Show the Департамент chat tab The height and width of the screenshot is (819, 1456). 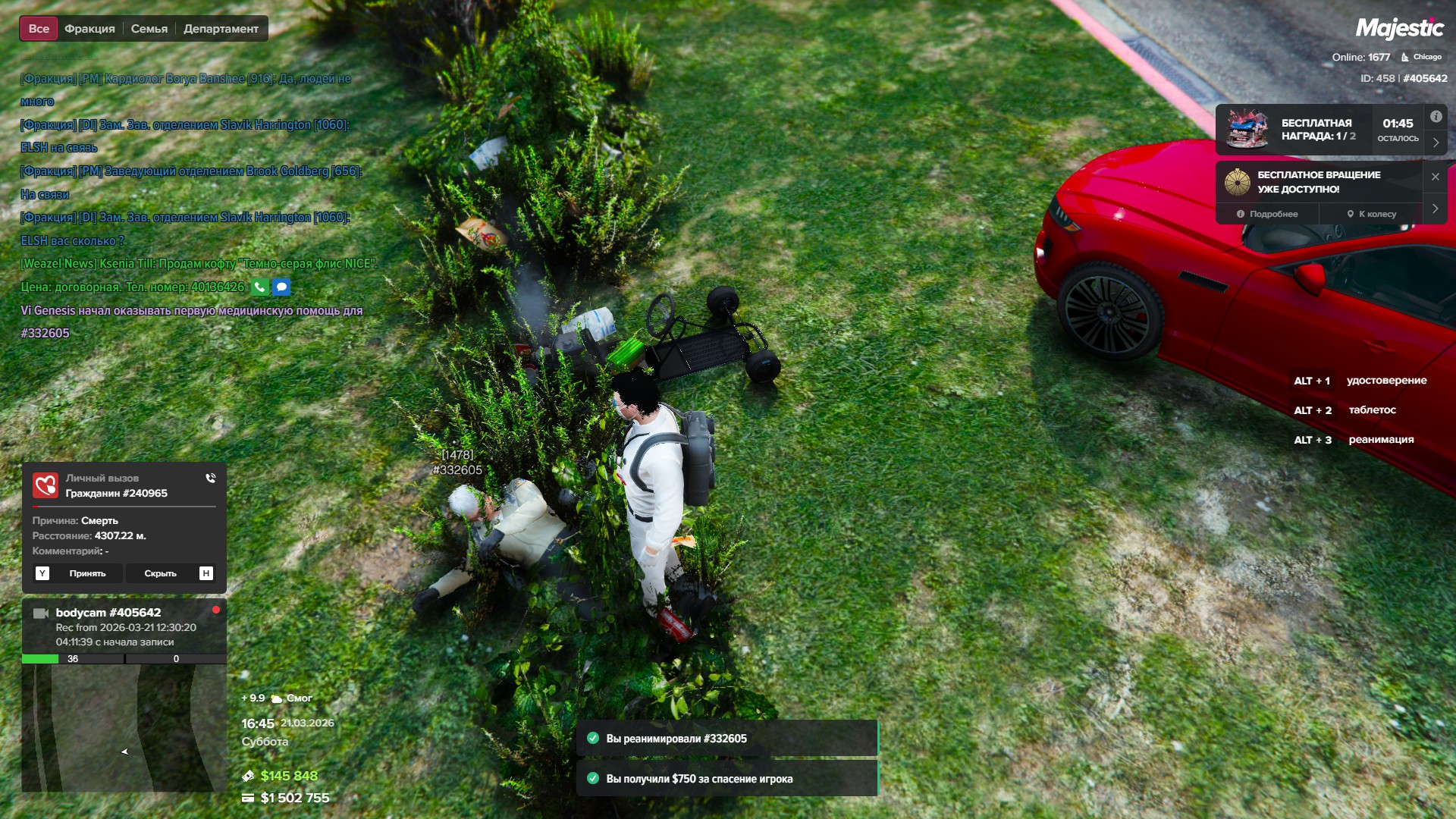tap(221, 29)
